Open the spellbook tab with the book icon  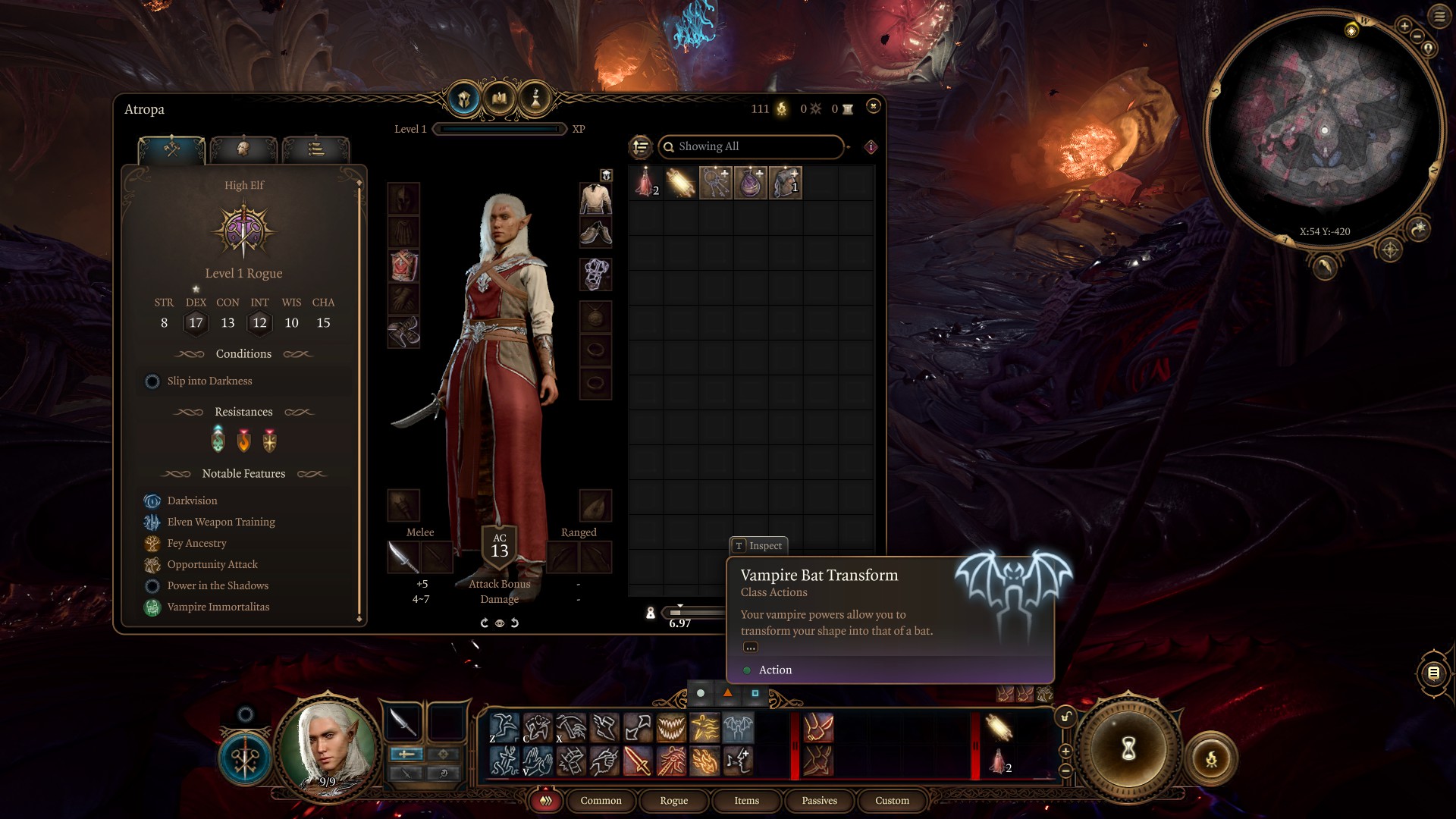tap(500, 99)
